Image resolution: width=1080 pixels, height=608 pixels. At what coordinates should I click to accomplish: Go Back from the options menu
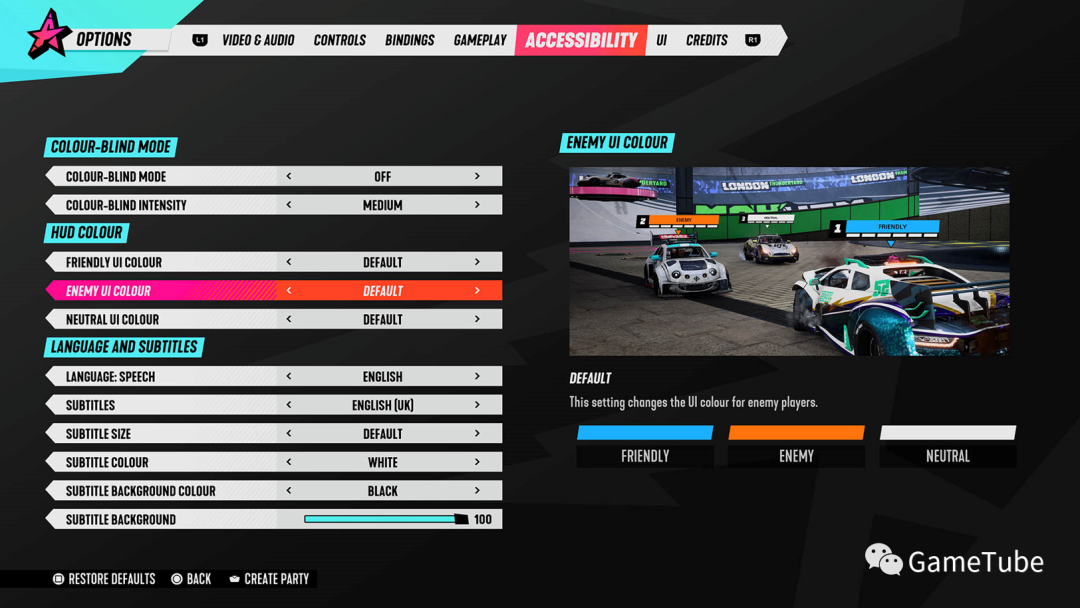pyautogui.click(x=191, y=579)
